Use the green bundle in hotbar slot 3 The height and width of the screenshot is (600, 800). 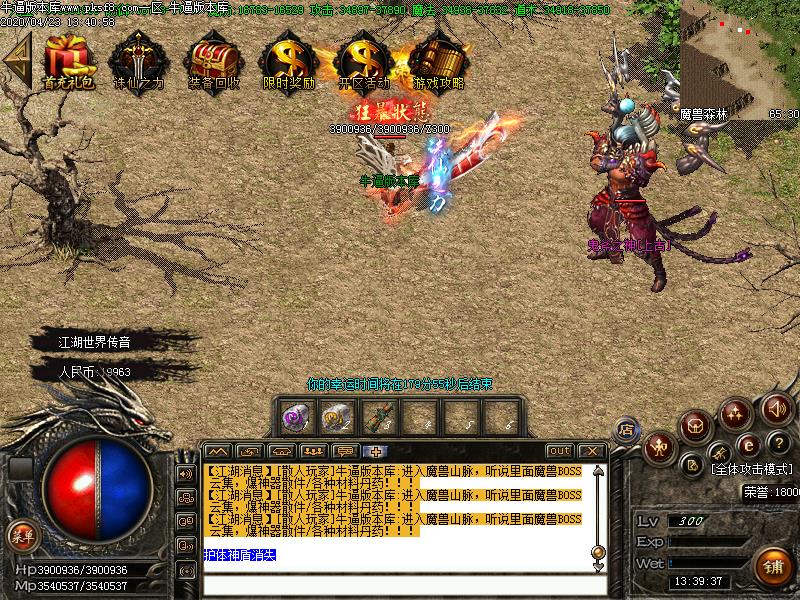[x=380, y=415]
